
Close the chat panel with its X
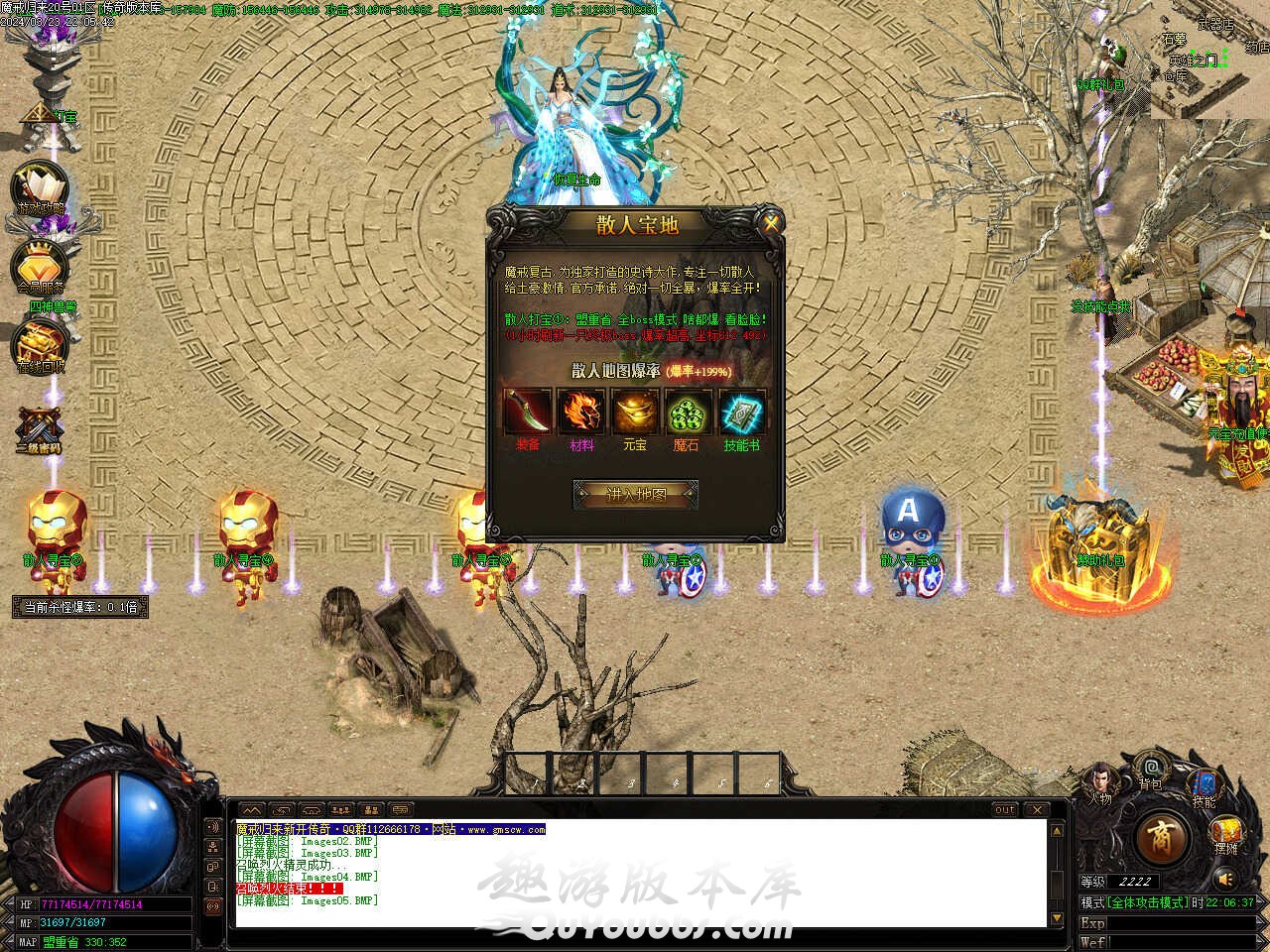click(x=1035, y=809)
